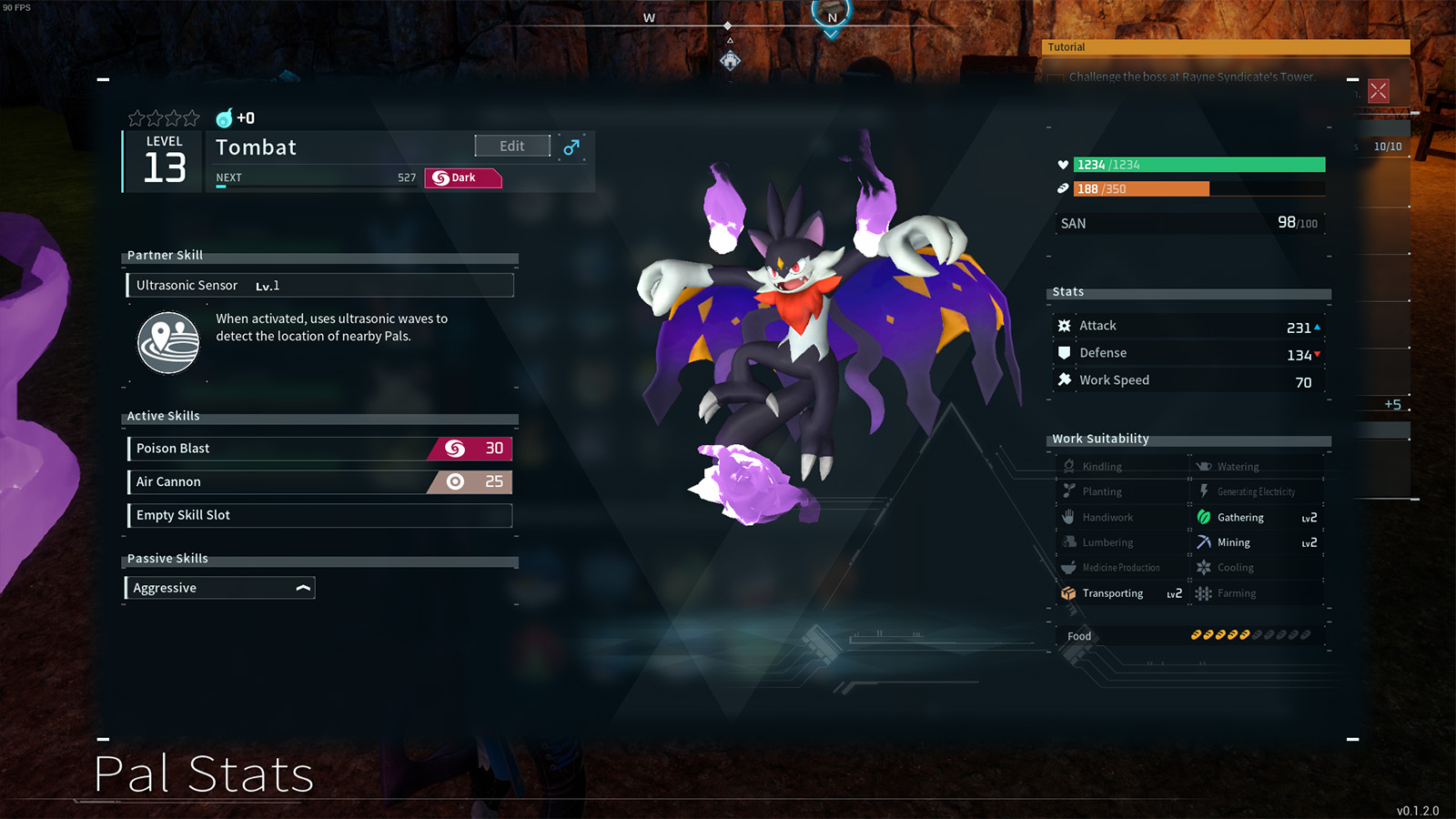Image resolution: width=1456 pixels, height=819 pixels.
Task: Click the Ultrasonic Sensor round icon
Action: click(x=168, y=343)
